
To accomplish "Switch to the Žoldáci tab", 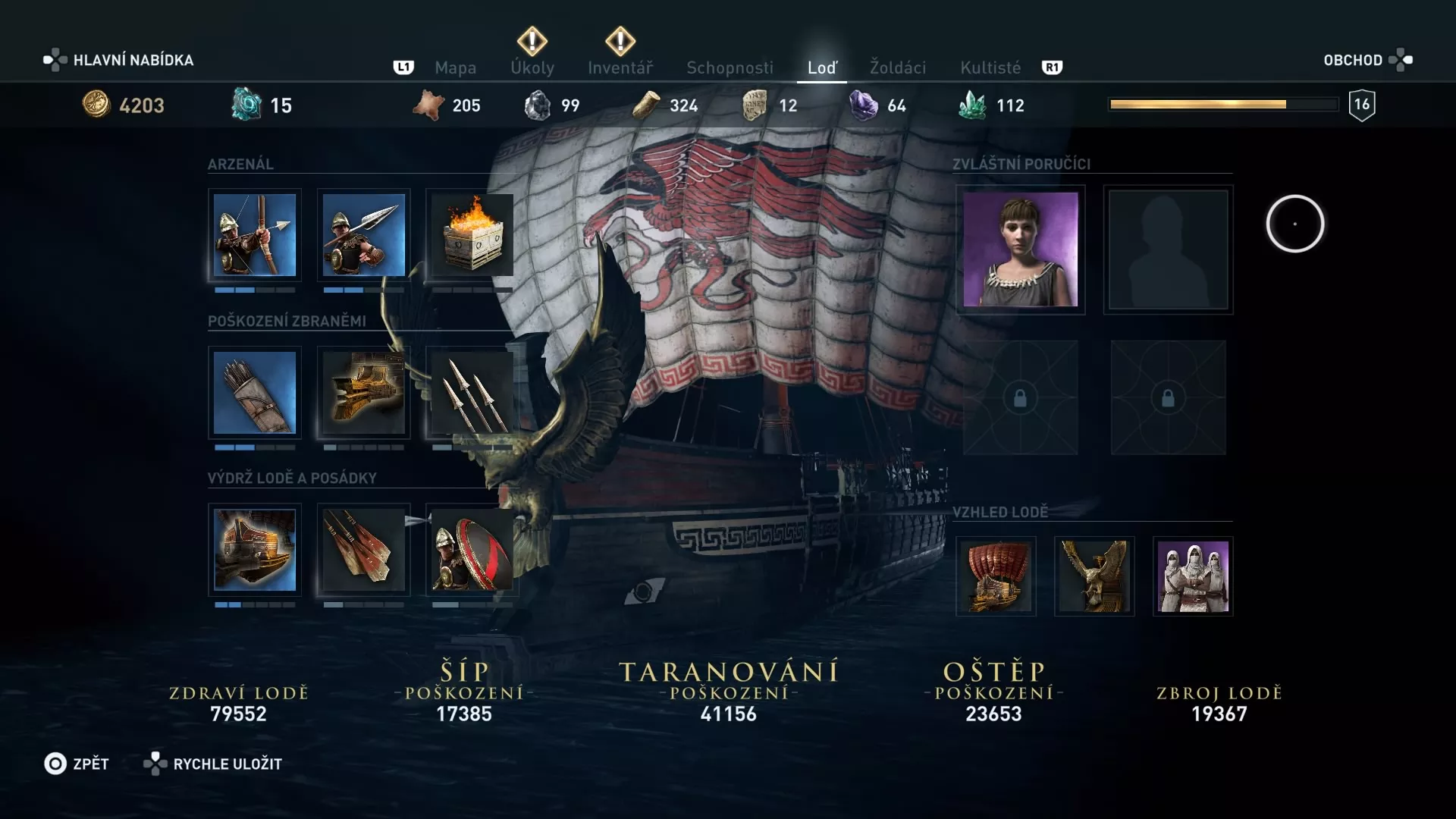I will (899, 67).
